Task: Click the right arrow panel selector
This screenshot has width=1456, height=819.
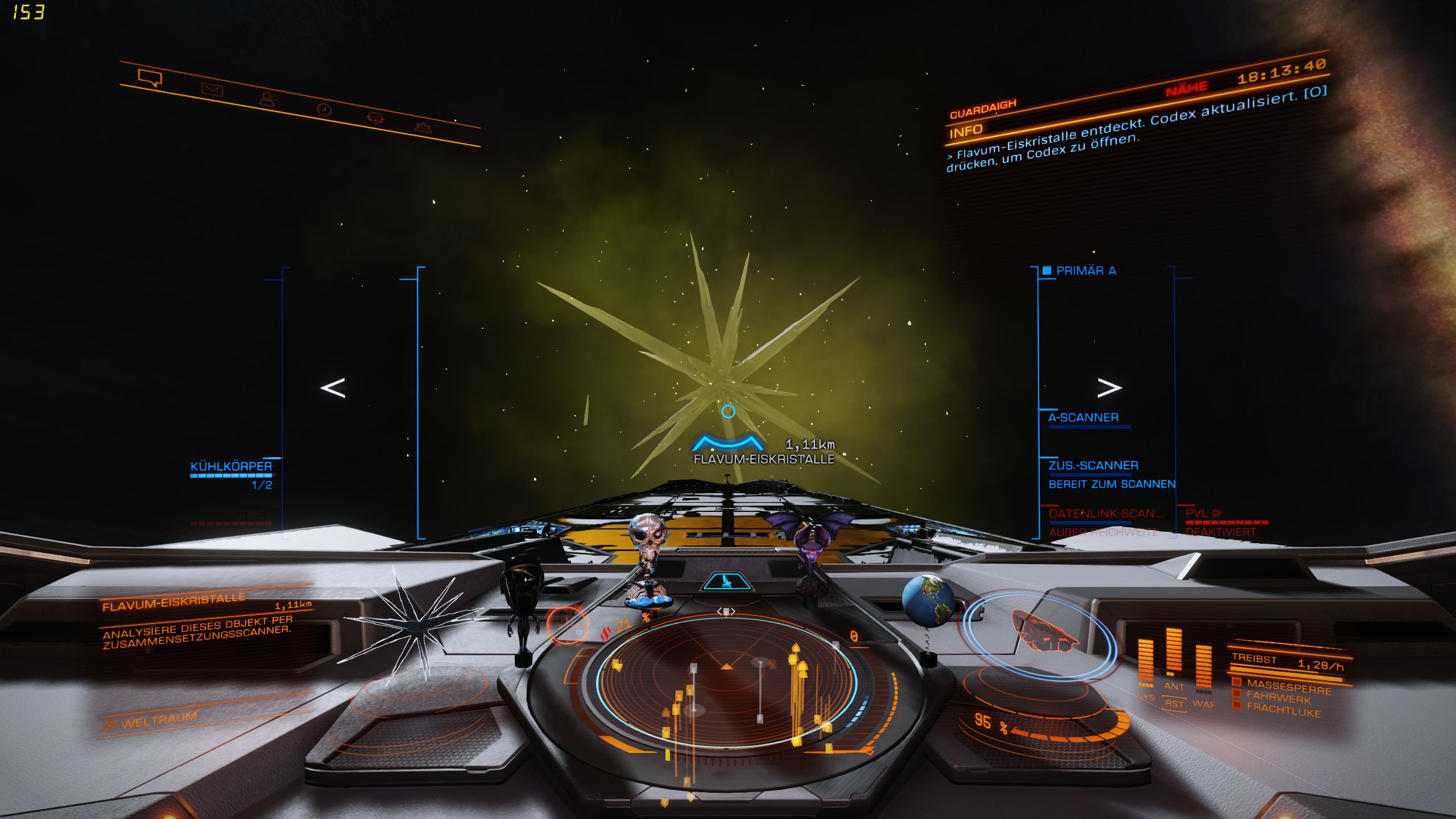Action: (x=1108, y=388)
